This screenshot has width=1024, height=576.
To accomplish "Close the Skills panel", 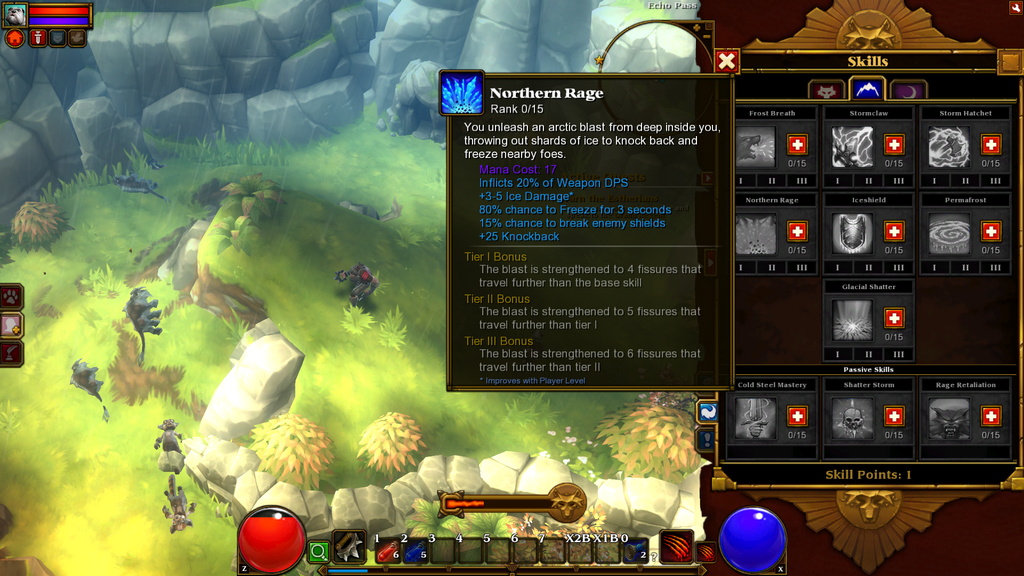I will [x=727, y=61].
